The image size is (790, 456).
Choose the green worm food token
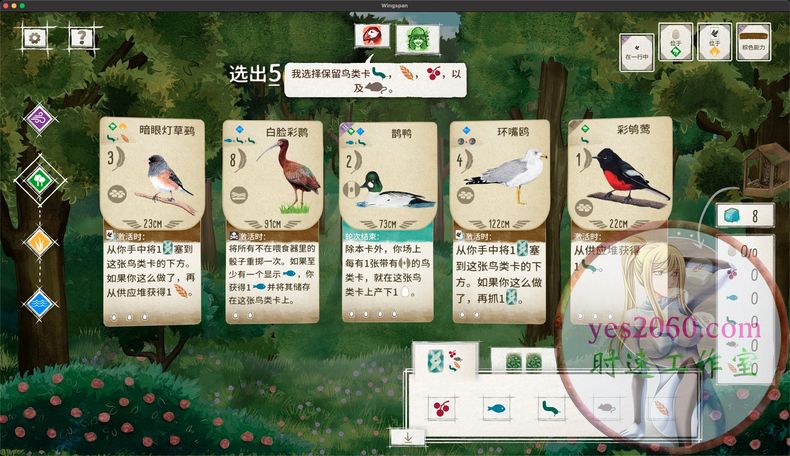coord(548,408)
